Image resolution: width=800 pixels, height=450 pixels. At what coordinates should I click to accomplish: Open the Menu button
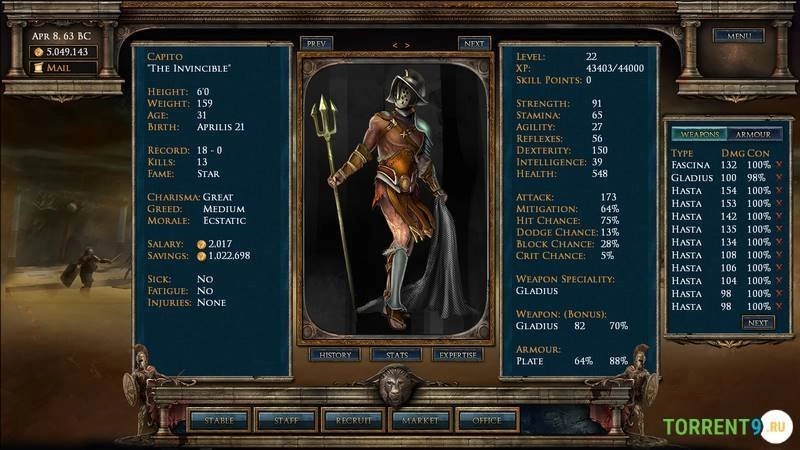click(738, 36)
